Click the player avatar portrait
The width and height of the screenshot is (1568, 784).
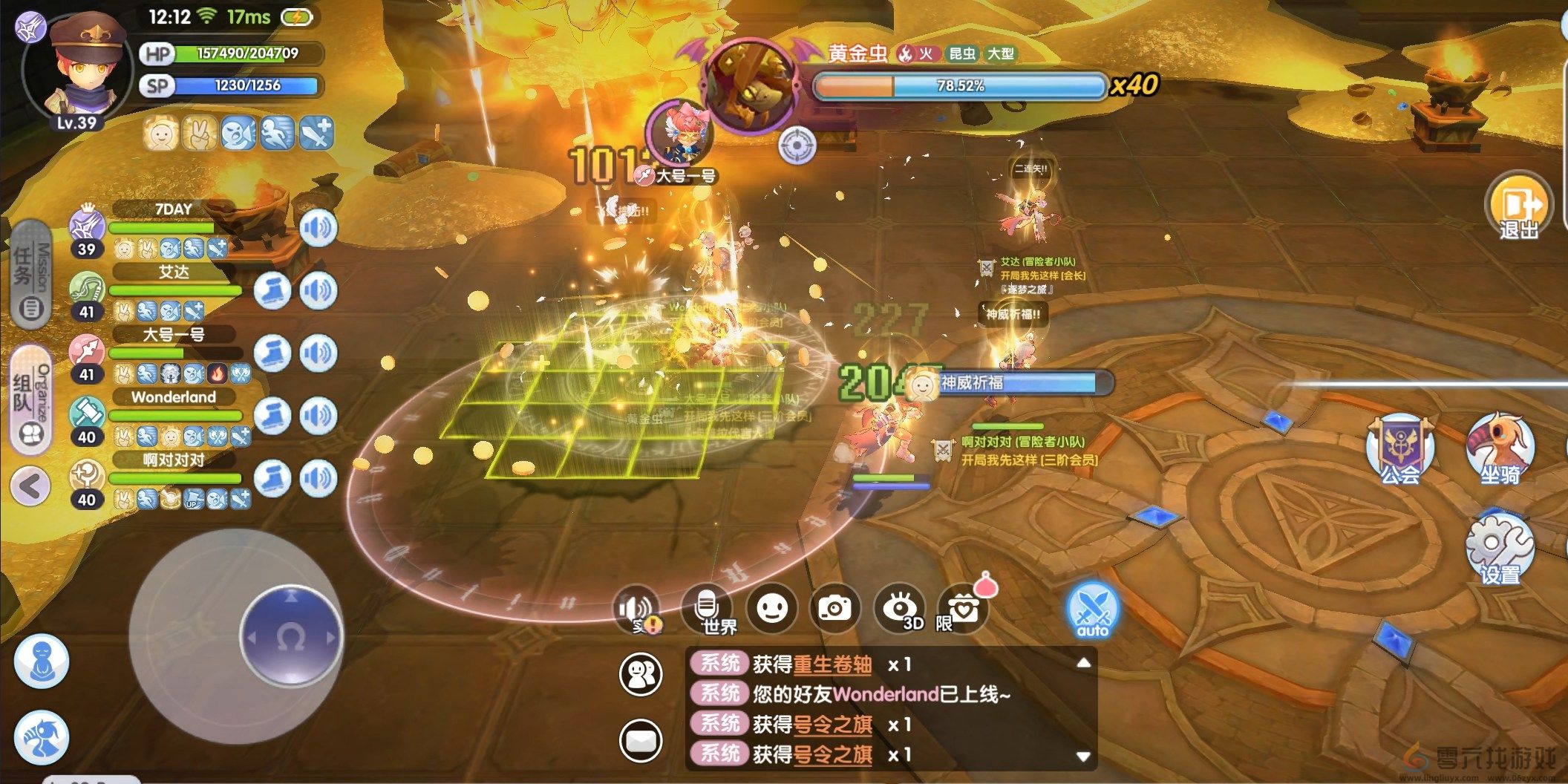76,71
